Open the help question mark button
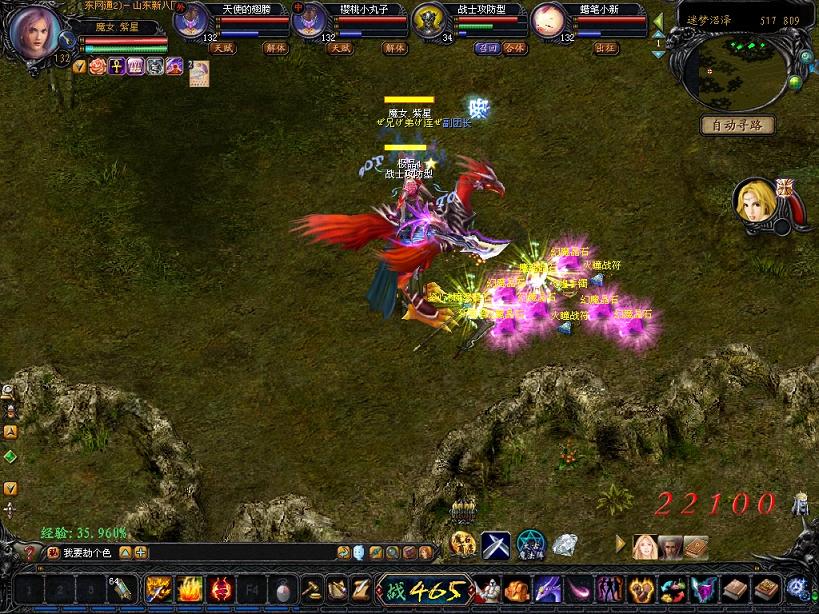The image size is (819, 614). [x=29, y=552]
